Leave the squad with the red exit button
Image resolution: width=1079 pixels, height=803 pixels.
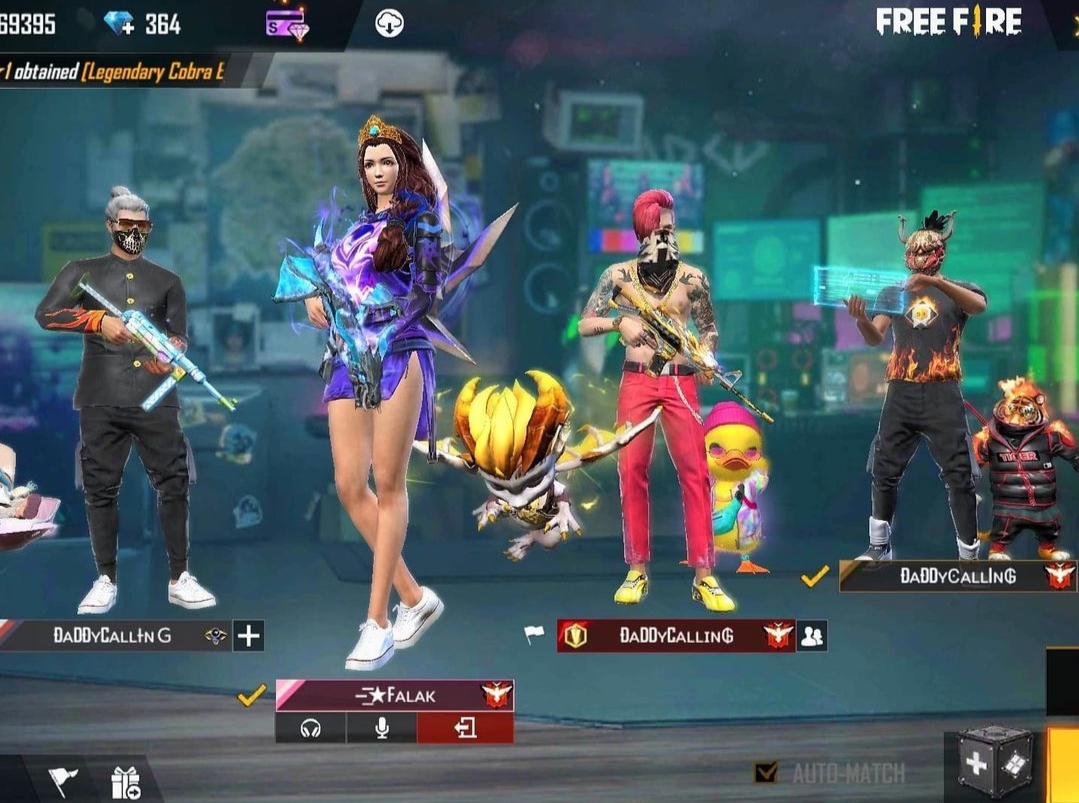465,729
